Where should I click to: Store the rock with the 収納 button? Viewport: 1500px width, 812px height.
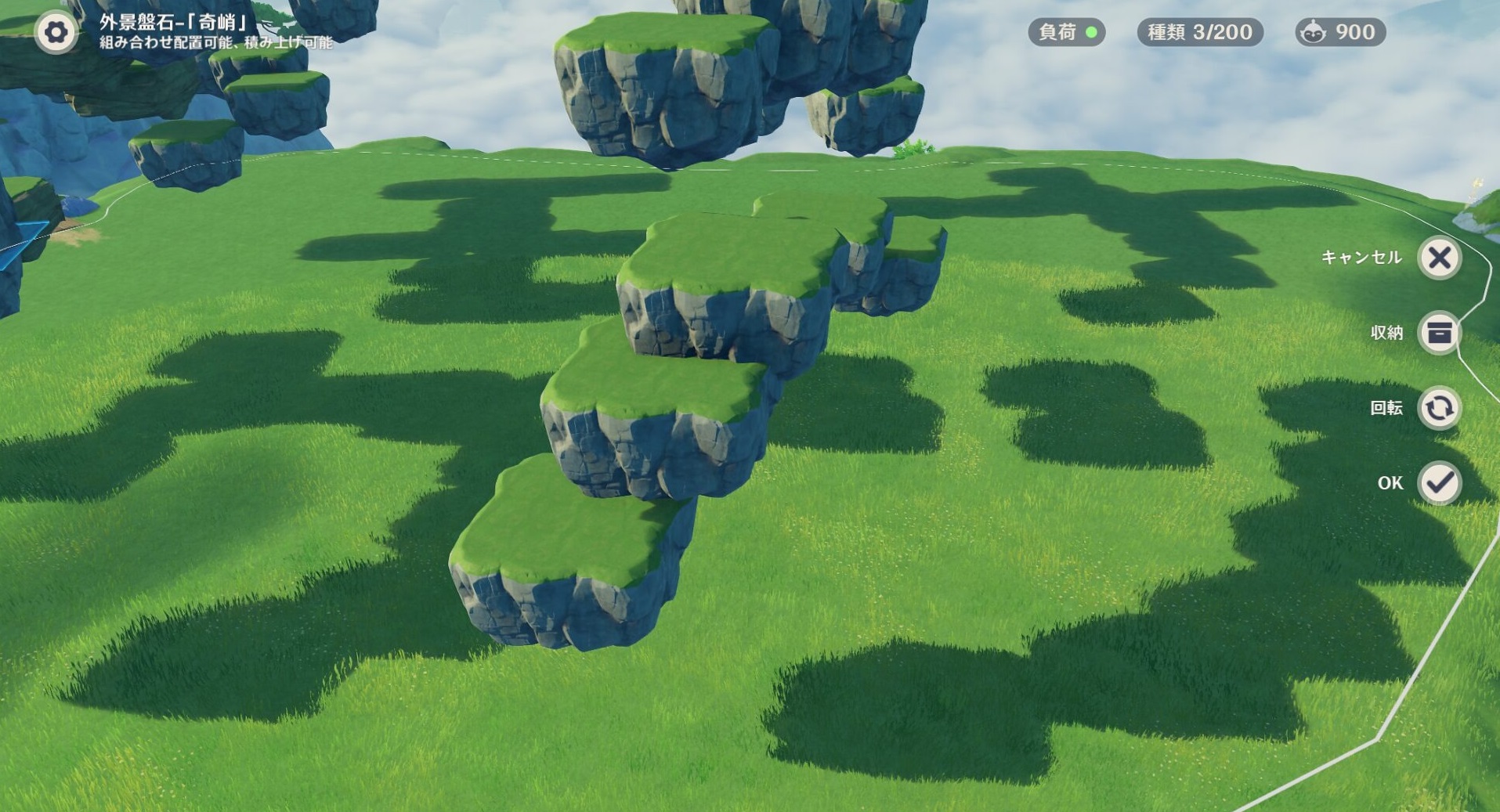[1439, 333]
